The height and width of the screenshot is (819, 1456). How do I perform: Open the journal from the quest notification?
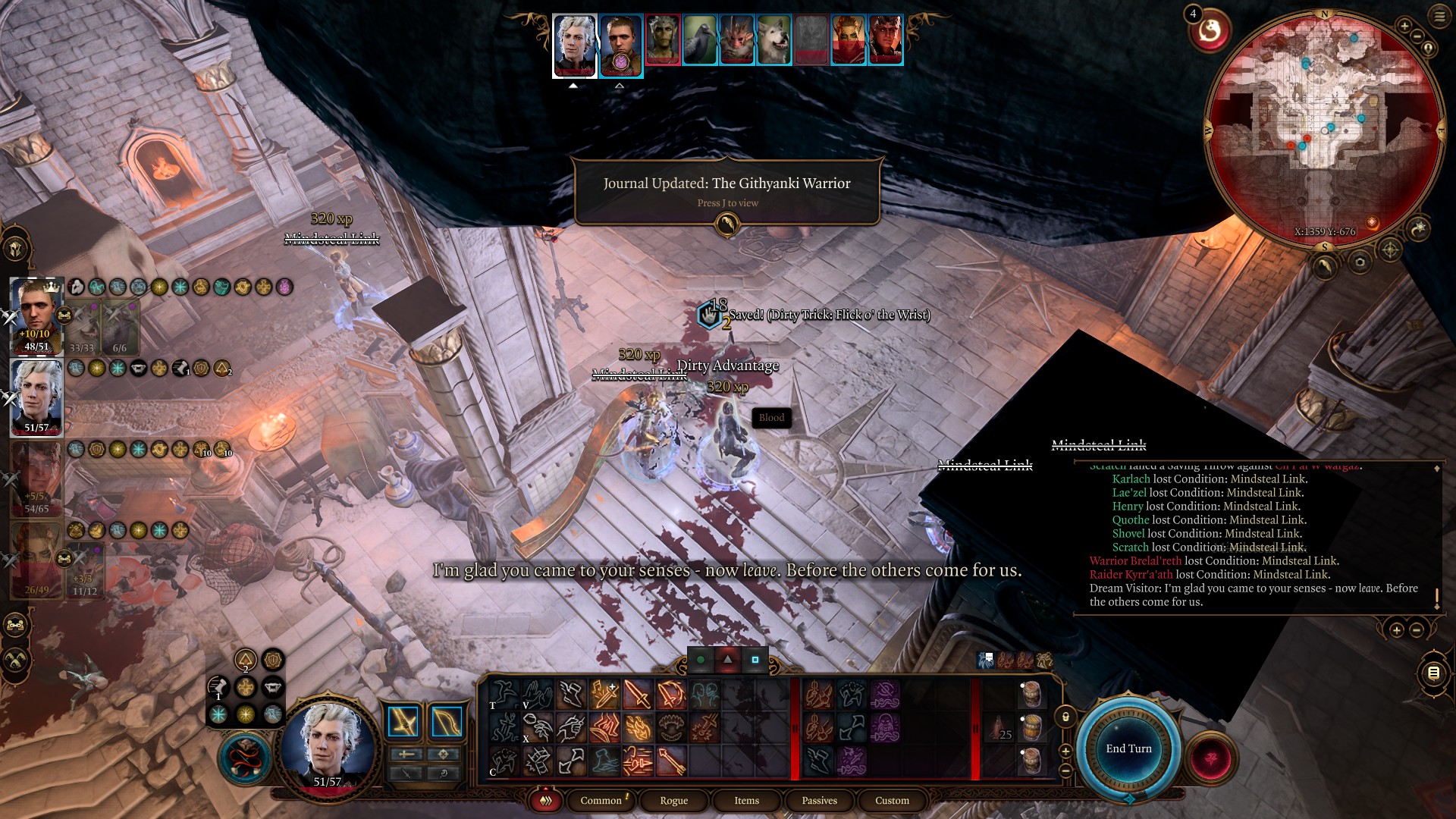(x=726, y=224)
